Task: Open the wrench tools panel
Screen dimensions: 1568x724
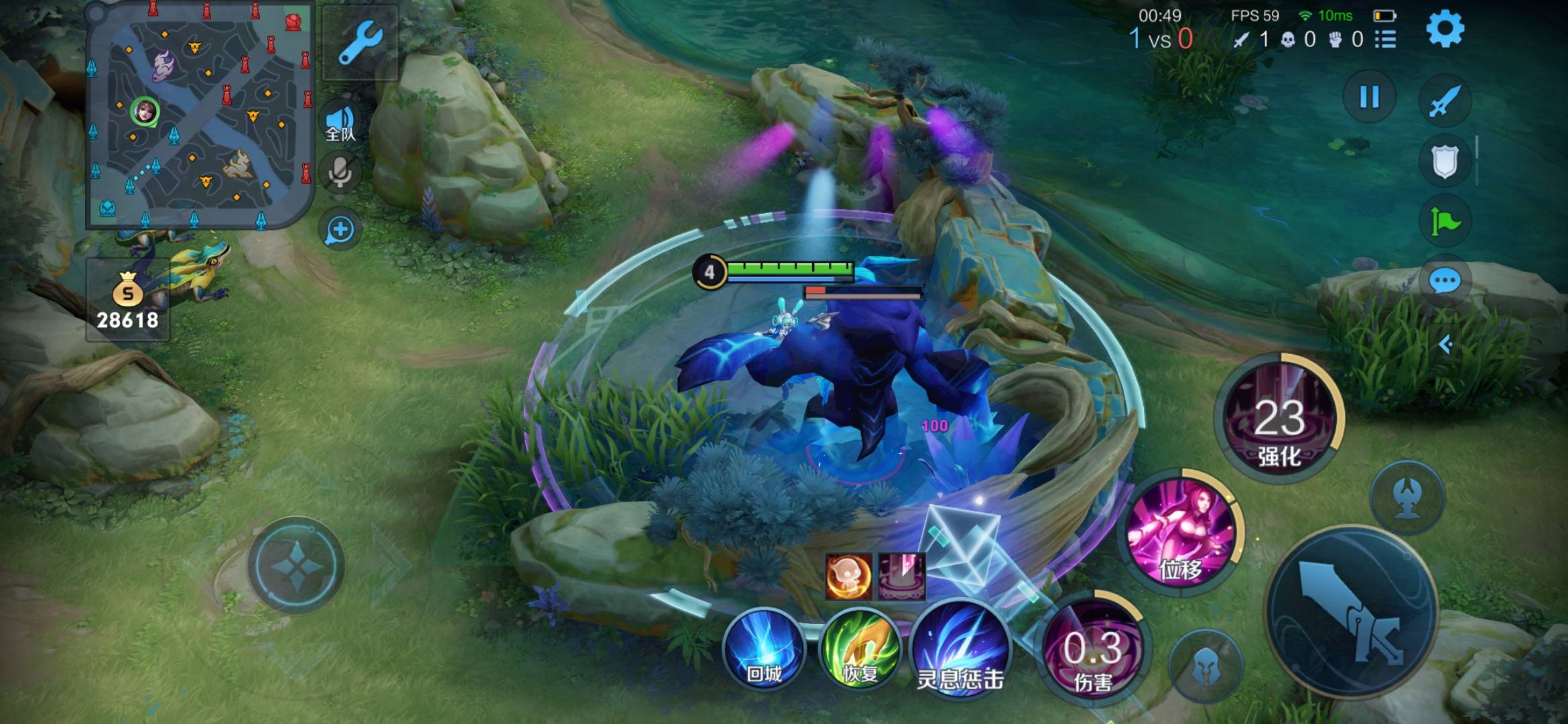Action: tap(360, 43)
